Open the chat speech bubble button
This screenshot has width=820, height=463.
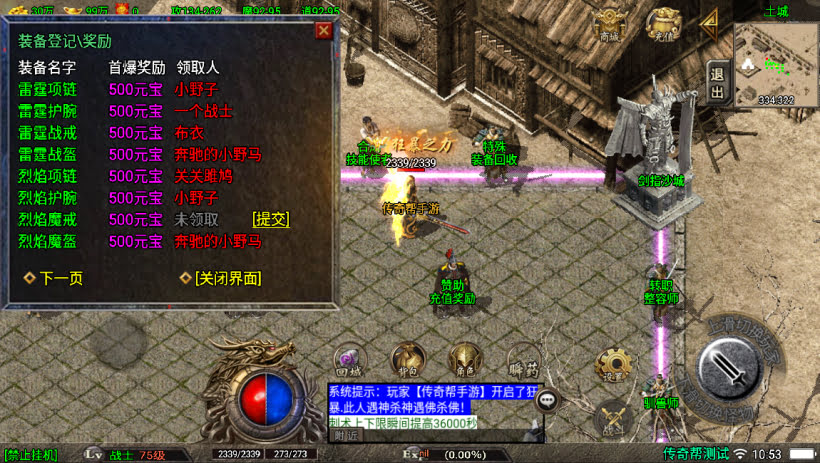[x=547, y=399]
